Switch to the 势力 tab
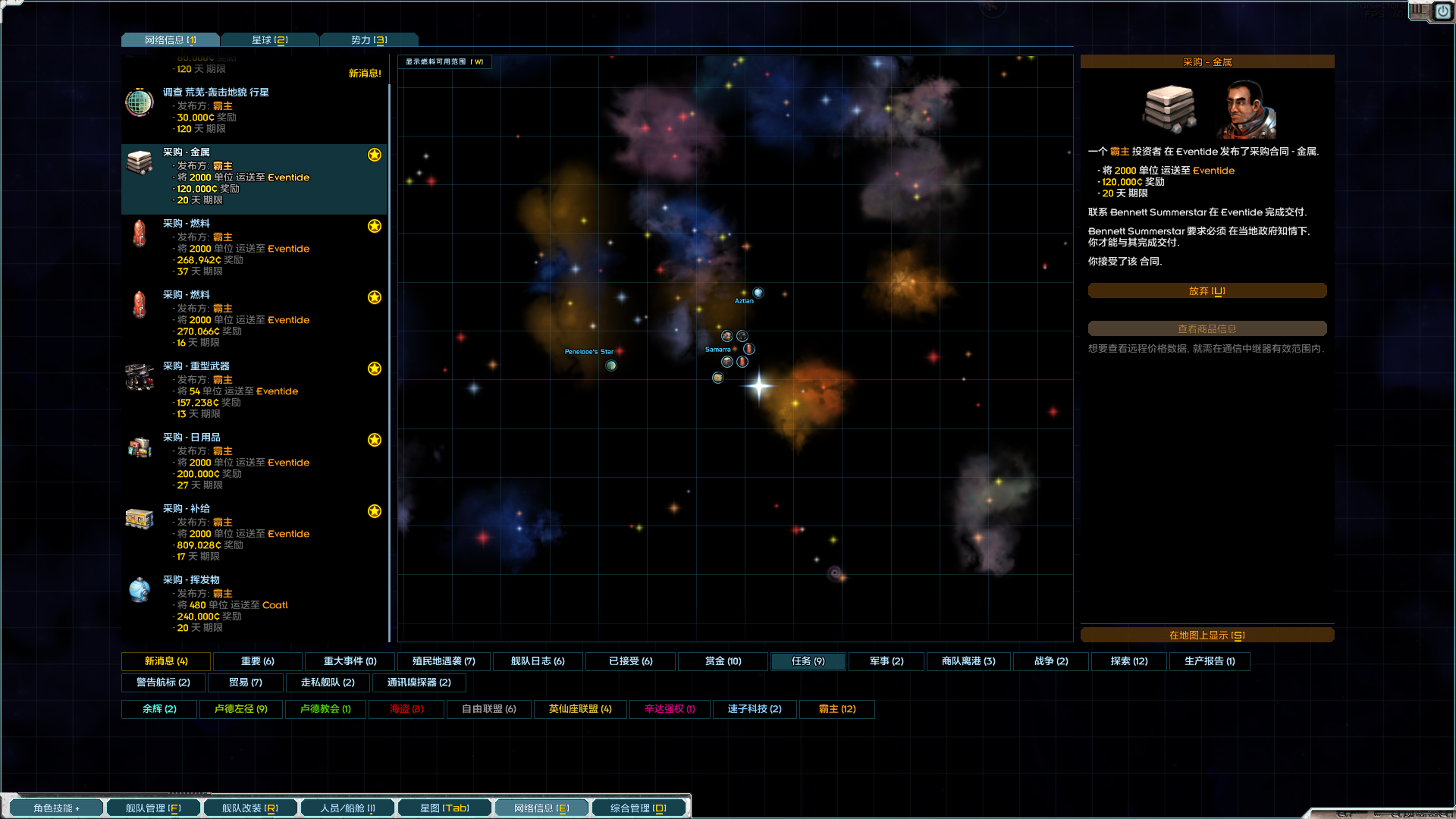The image size is (1456, 819). coord(369,39)
